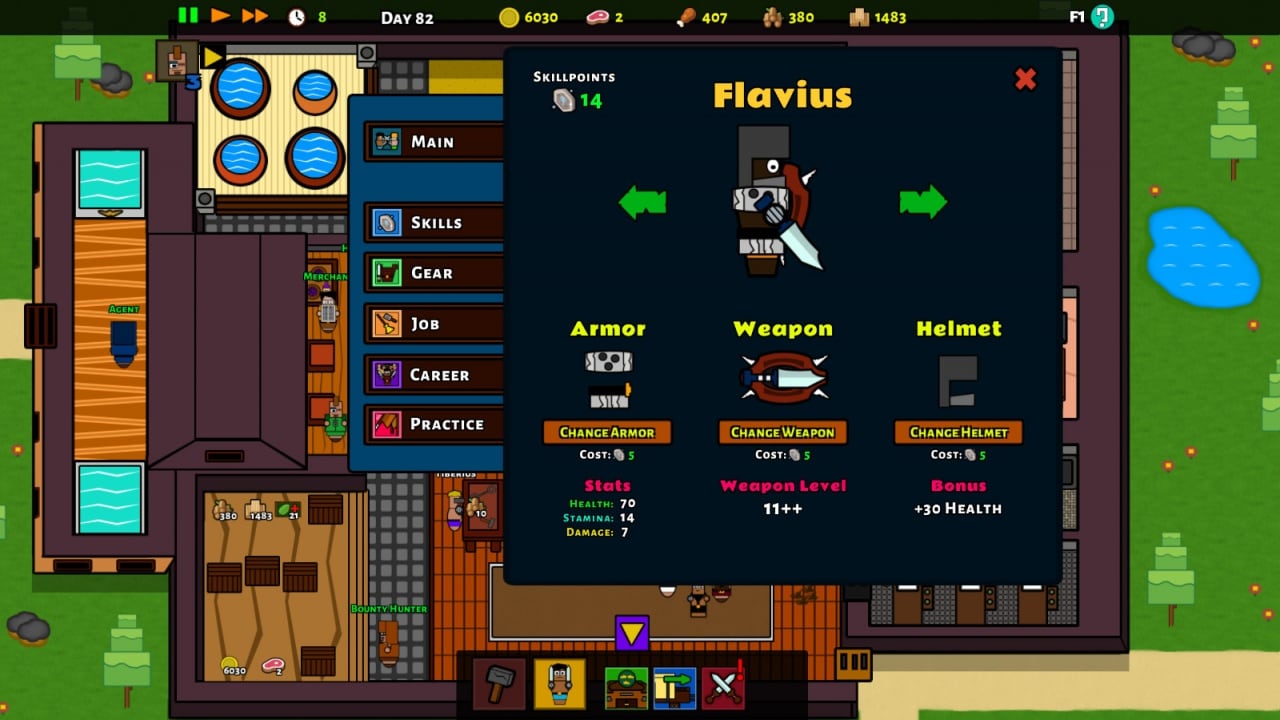Screen dimensions: 1280x720
Task: Open the crossed swords battle icon
Action: coord(723,687)
